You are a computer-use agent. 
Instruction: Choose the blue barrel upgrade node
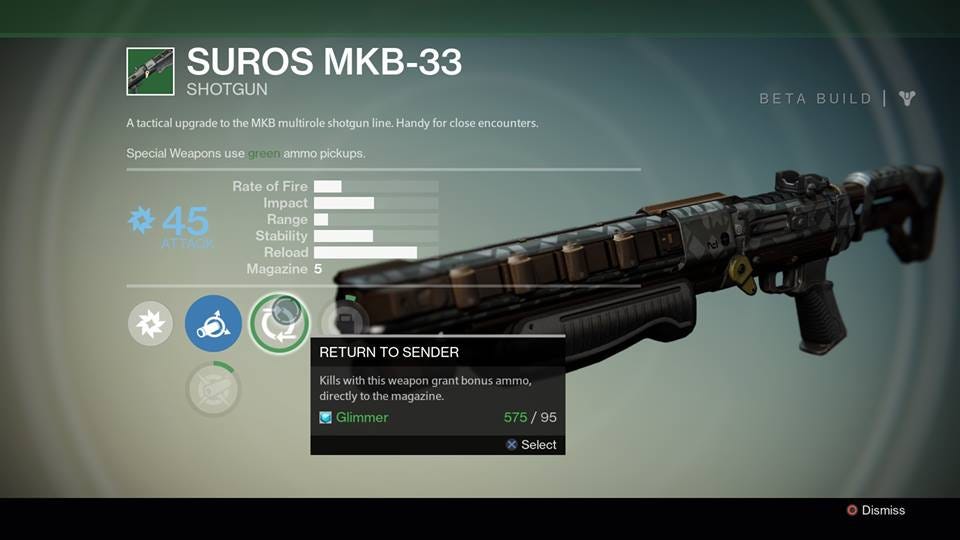[x=213, y=324]
